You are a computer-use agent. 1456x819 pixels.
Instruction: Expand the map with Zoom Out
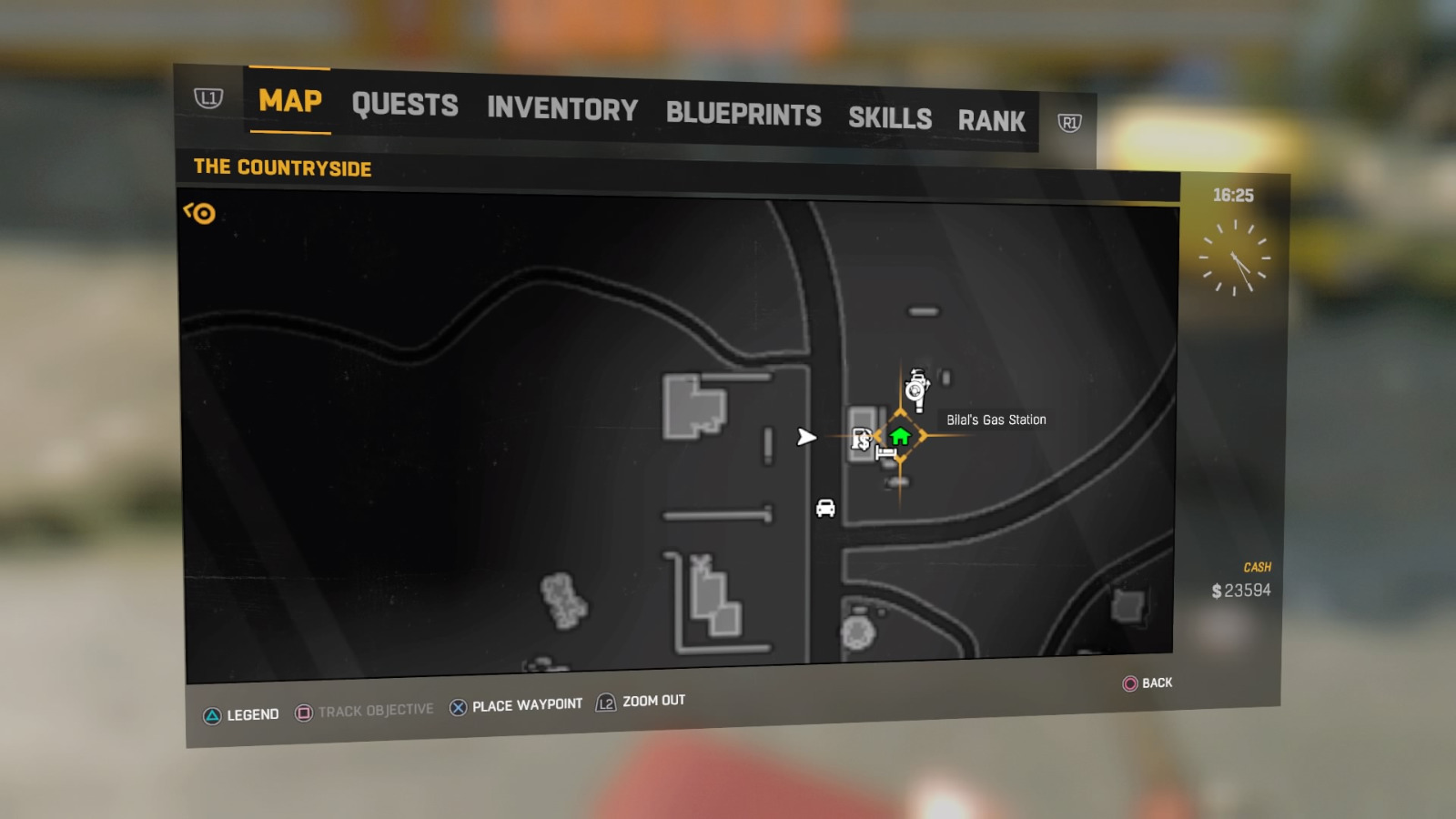[640, 702]
